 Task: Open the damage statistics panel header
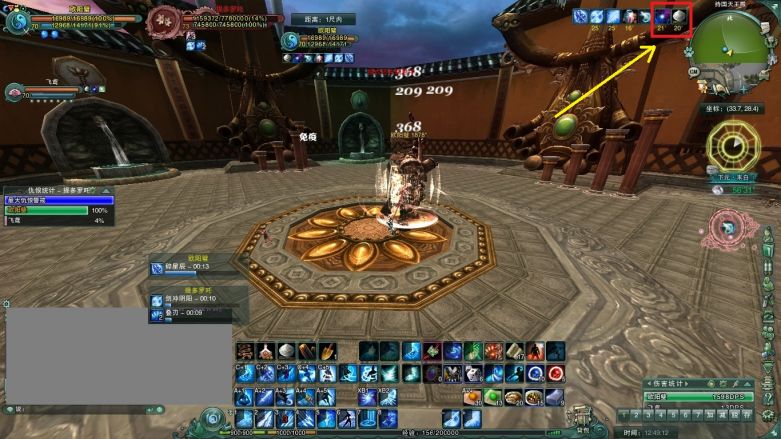(698, 383)
